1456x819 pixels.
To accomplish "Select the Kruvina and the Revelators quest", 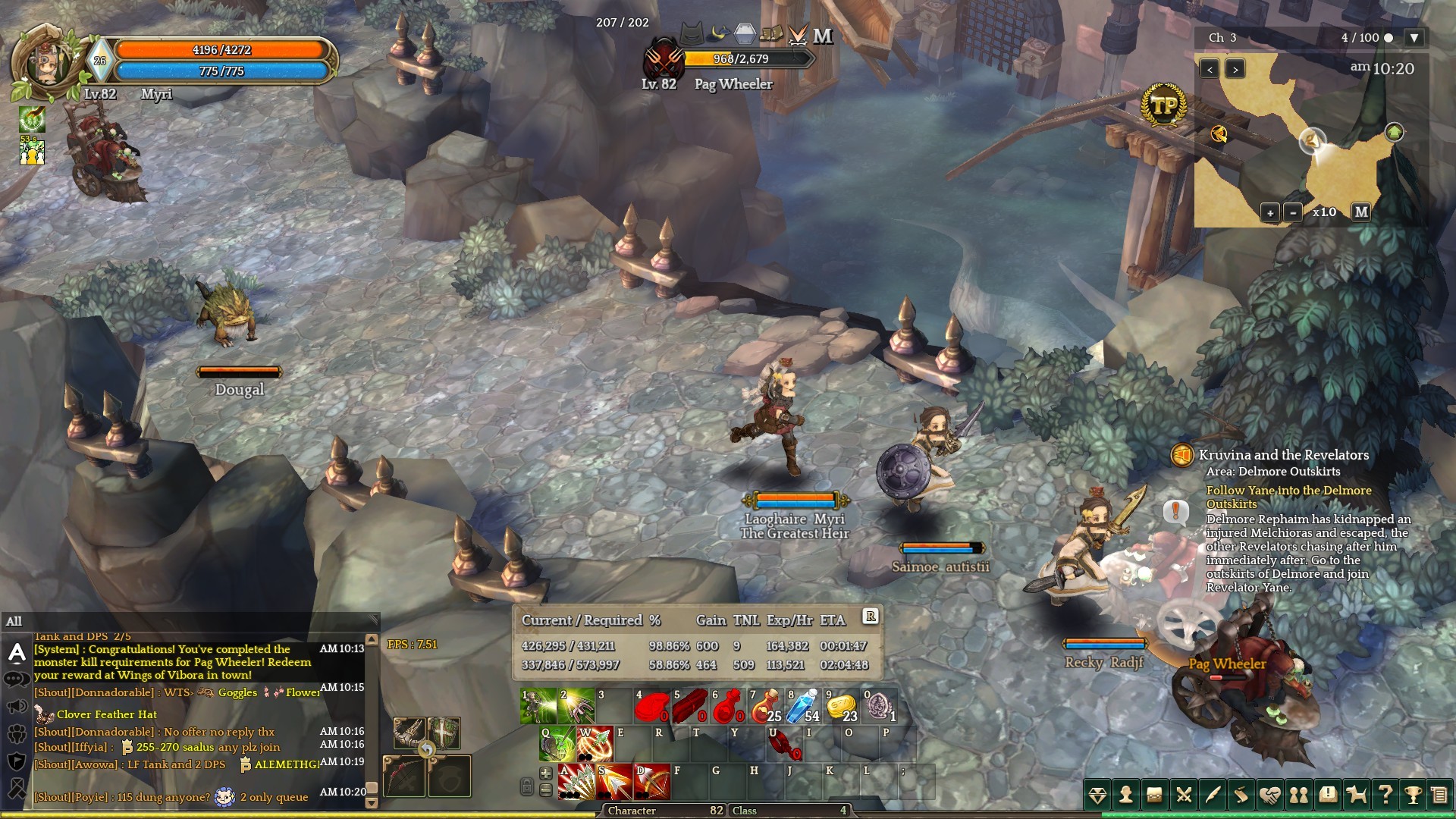I will click(x=1283, y=455).
